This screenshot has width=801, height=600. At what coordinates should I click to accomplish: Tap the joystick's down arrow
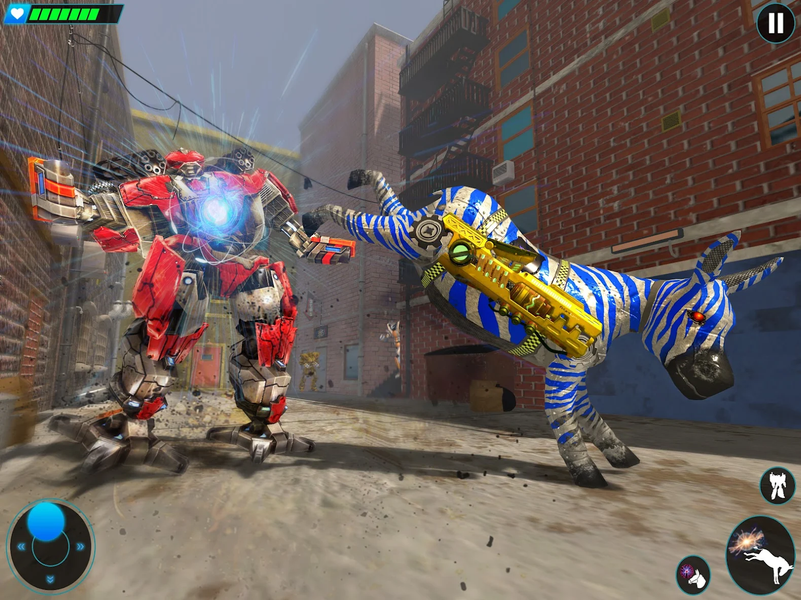pos(50,579)
